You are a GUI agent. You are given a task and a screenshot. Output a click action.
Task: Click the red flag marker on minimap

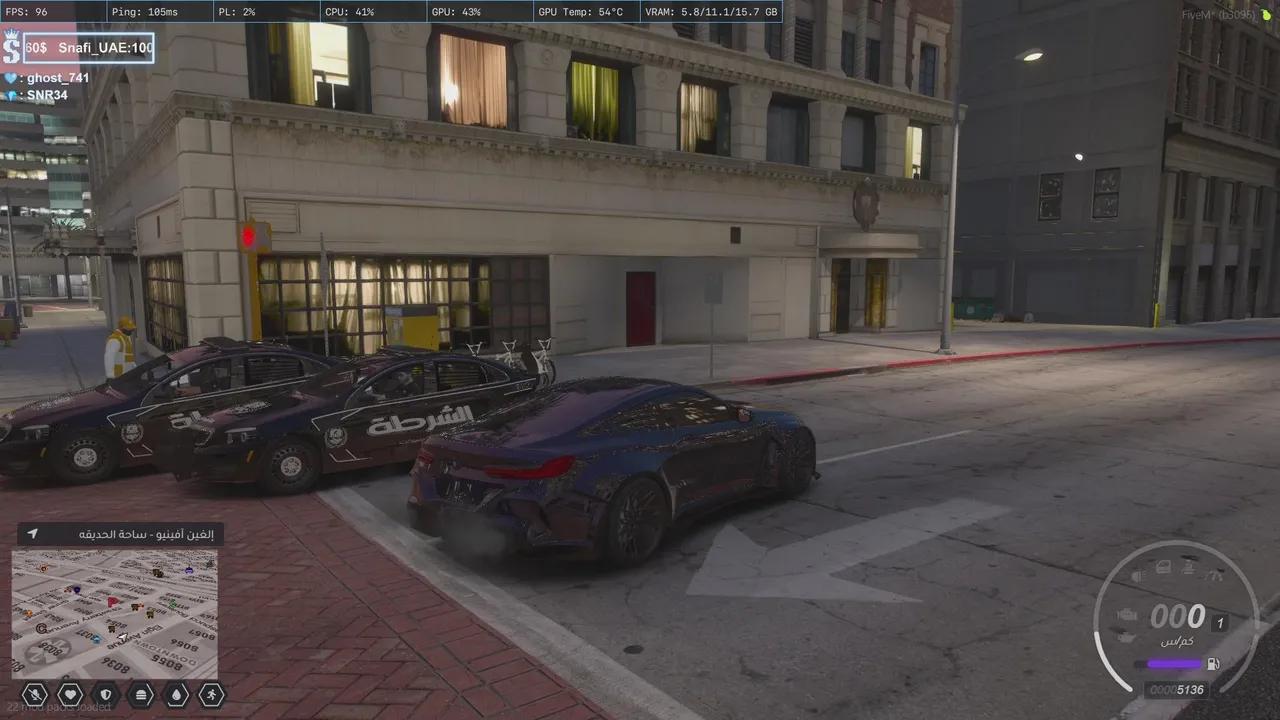(112, 602)
